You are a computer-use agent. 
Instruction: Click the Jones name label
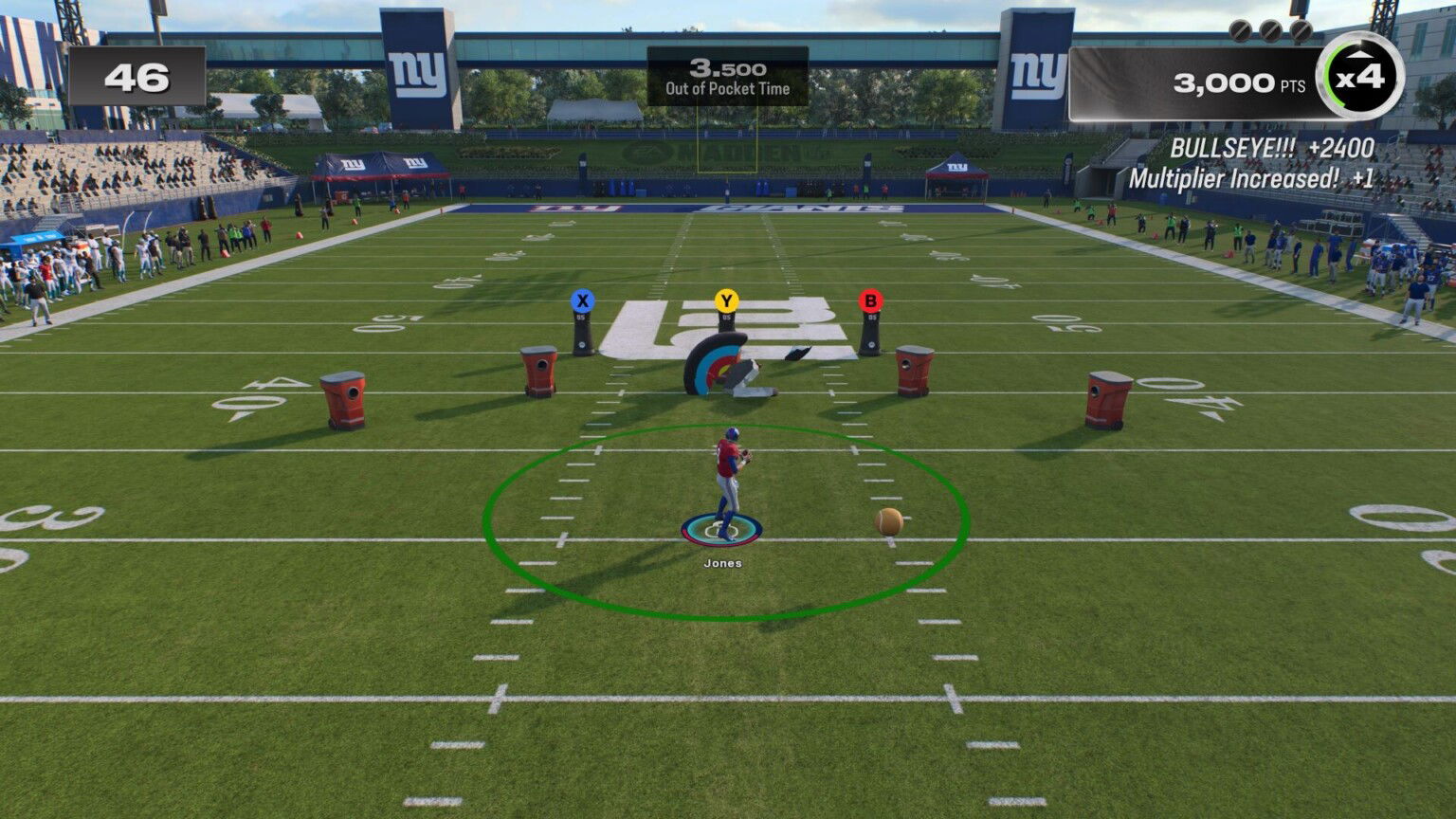pyautogui.click(x=724, y=561)
